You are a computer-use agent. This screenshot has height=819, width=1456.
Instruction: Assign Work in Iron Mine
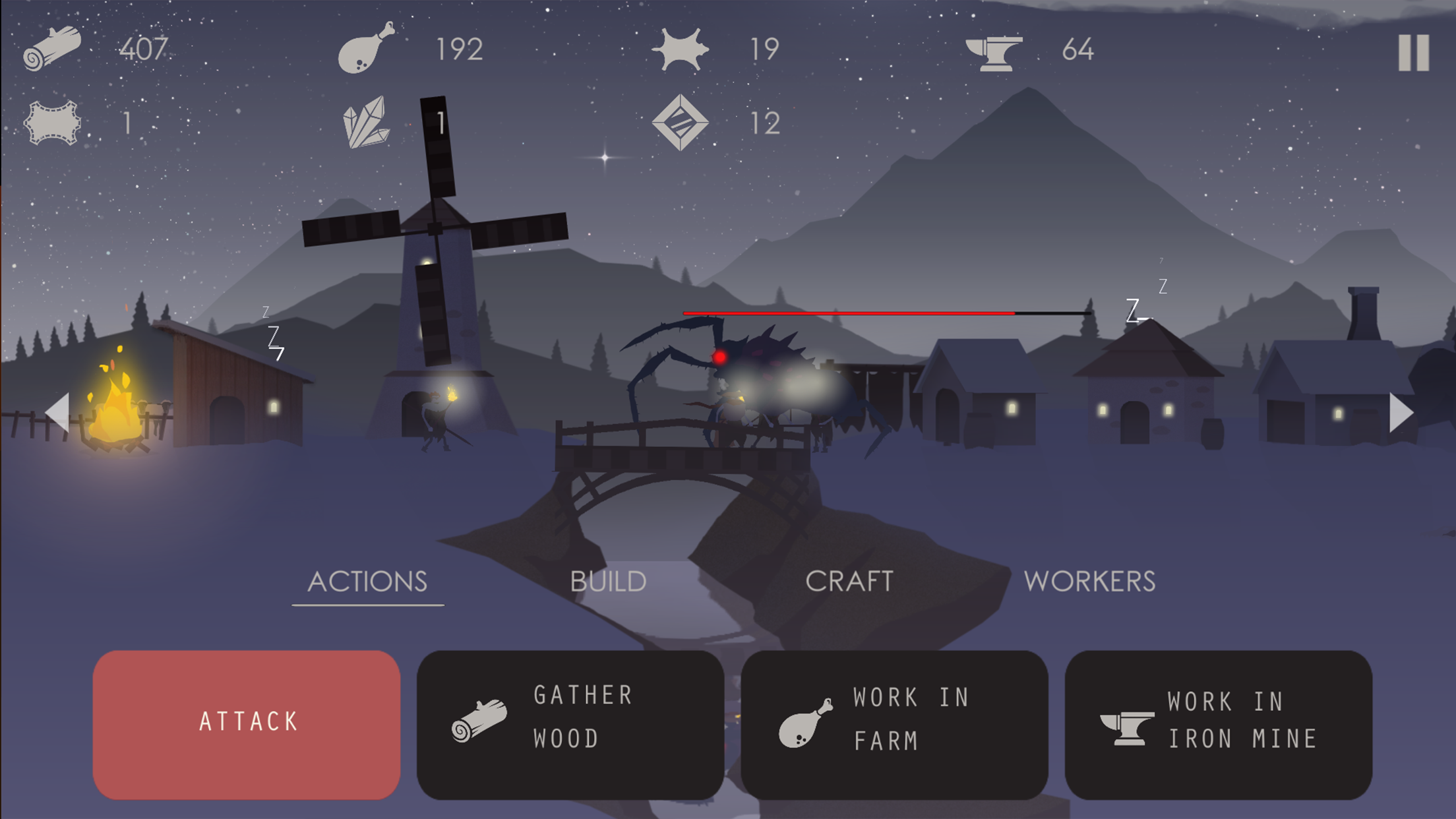[1218, 724]
